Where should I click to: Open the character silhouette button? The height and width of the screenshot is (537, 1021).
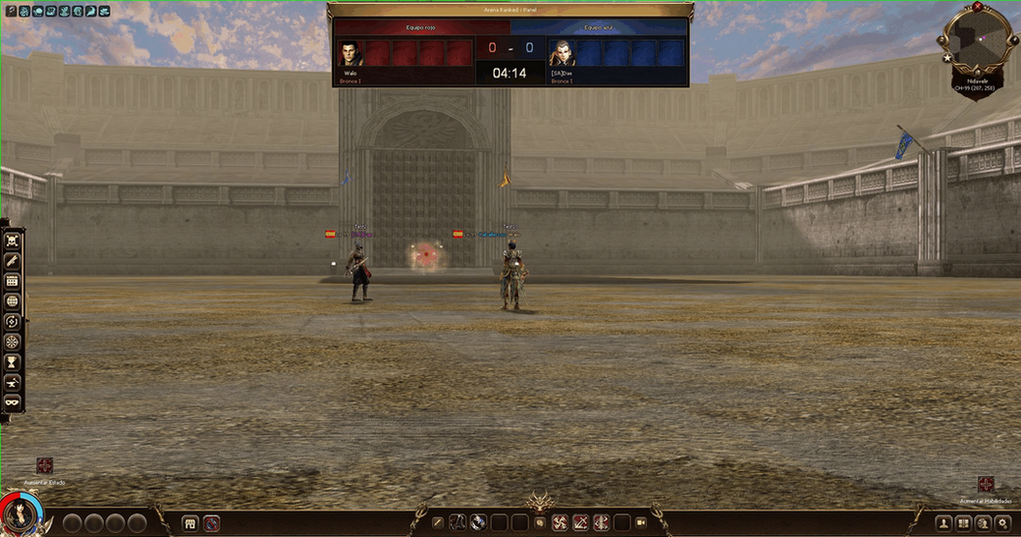[943, 522]
